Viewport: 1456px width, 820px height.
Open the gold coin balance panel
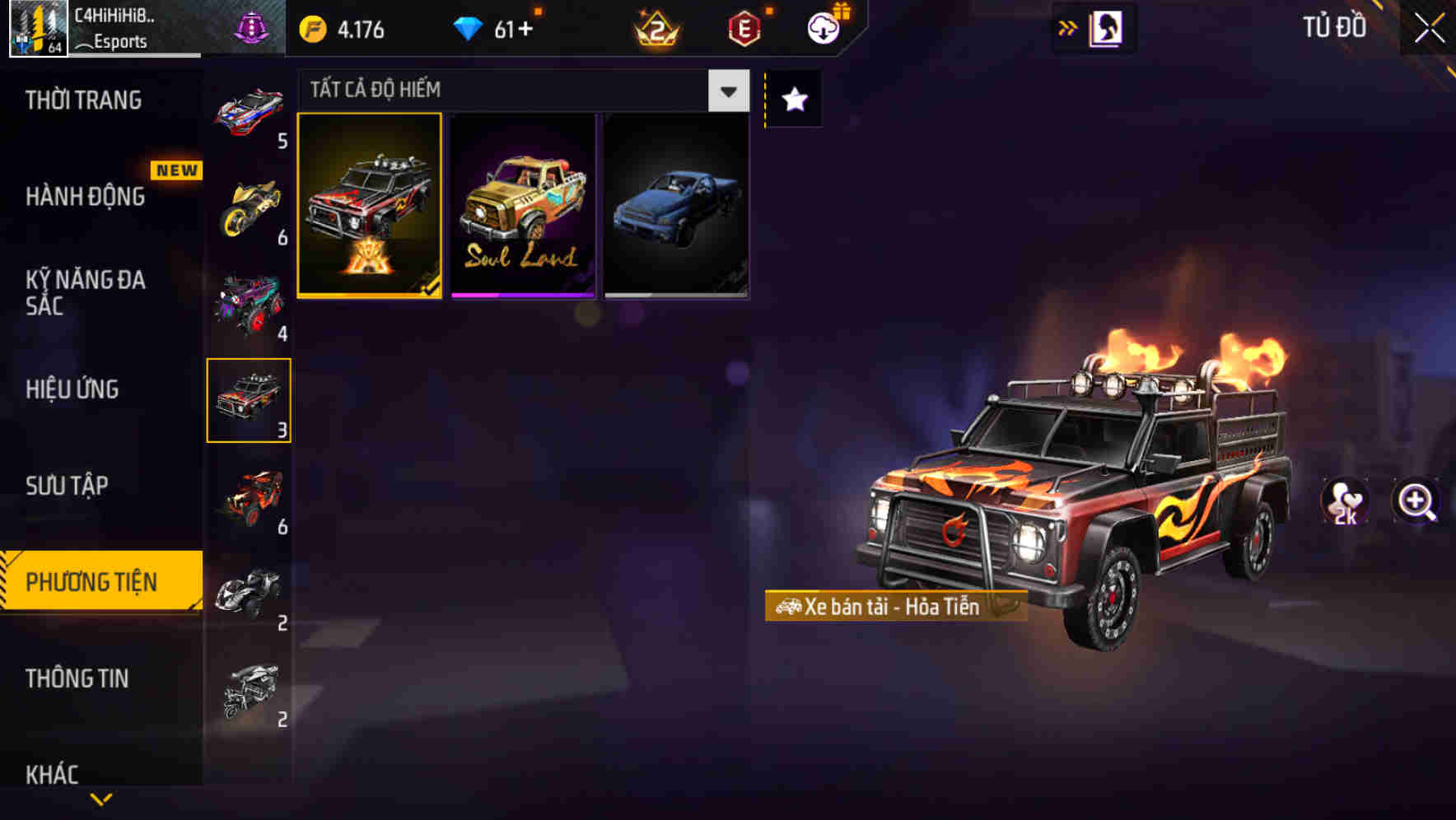[x=341, y=27]
